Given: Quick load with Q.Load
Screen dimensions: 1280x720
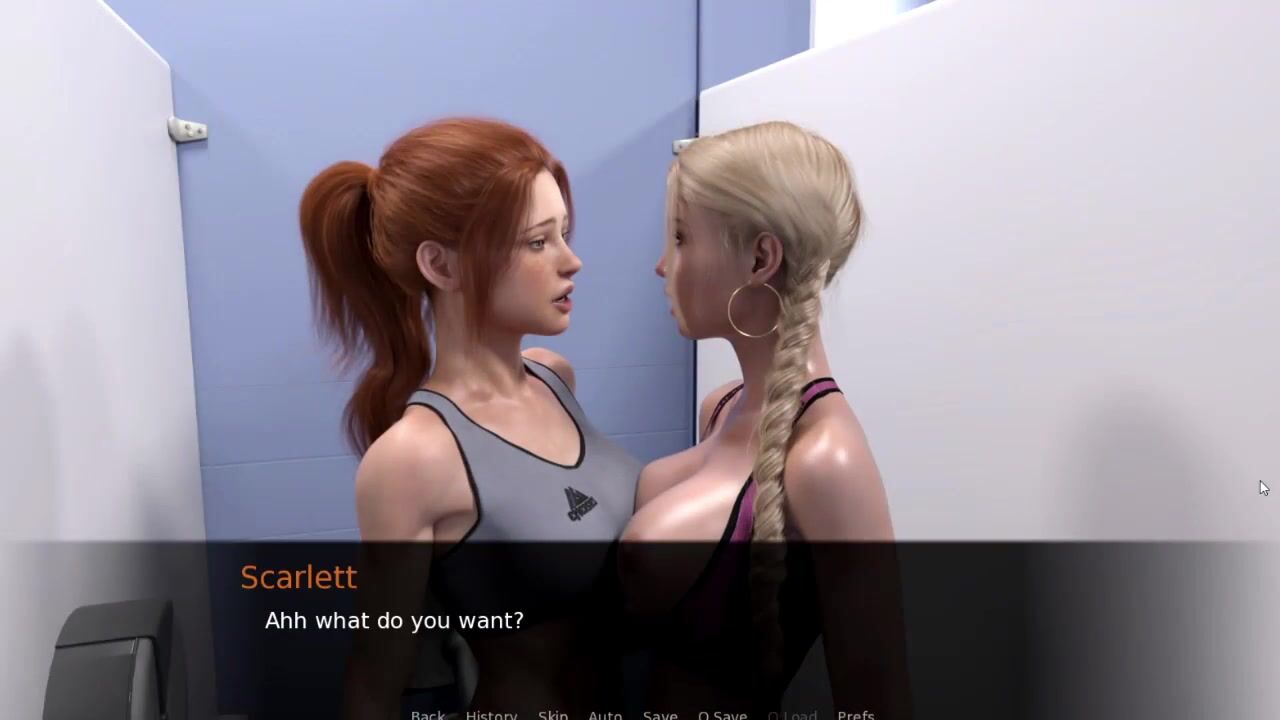Looking at the screenshot, I should (792, 714).
